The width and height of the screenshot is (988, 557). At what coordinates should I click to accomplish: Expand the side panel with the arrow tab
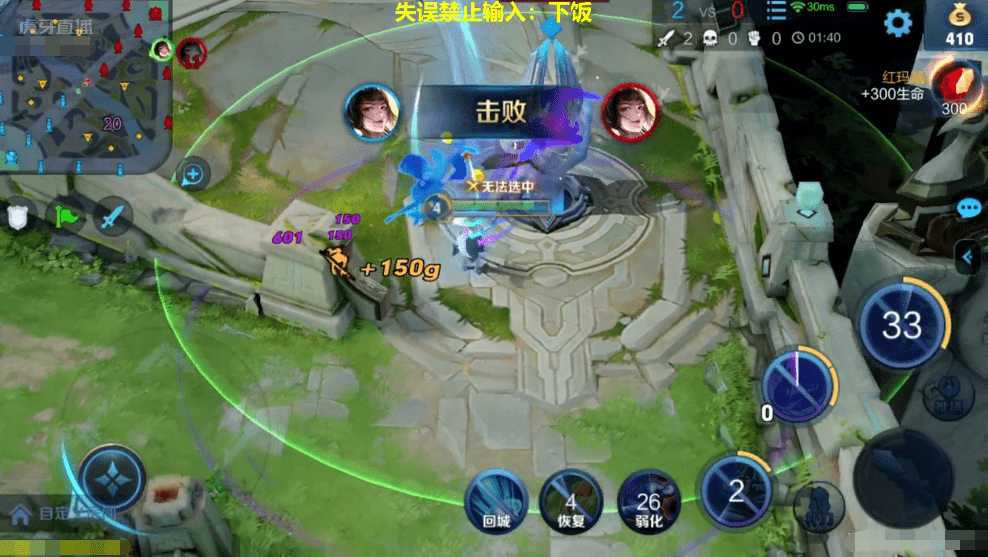pyautogui.click(x=968, y=258)
